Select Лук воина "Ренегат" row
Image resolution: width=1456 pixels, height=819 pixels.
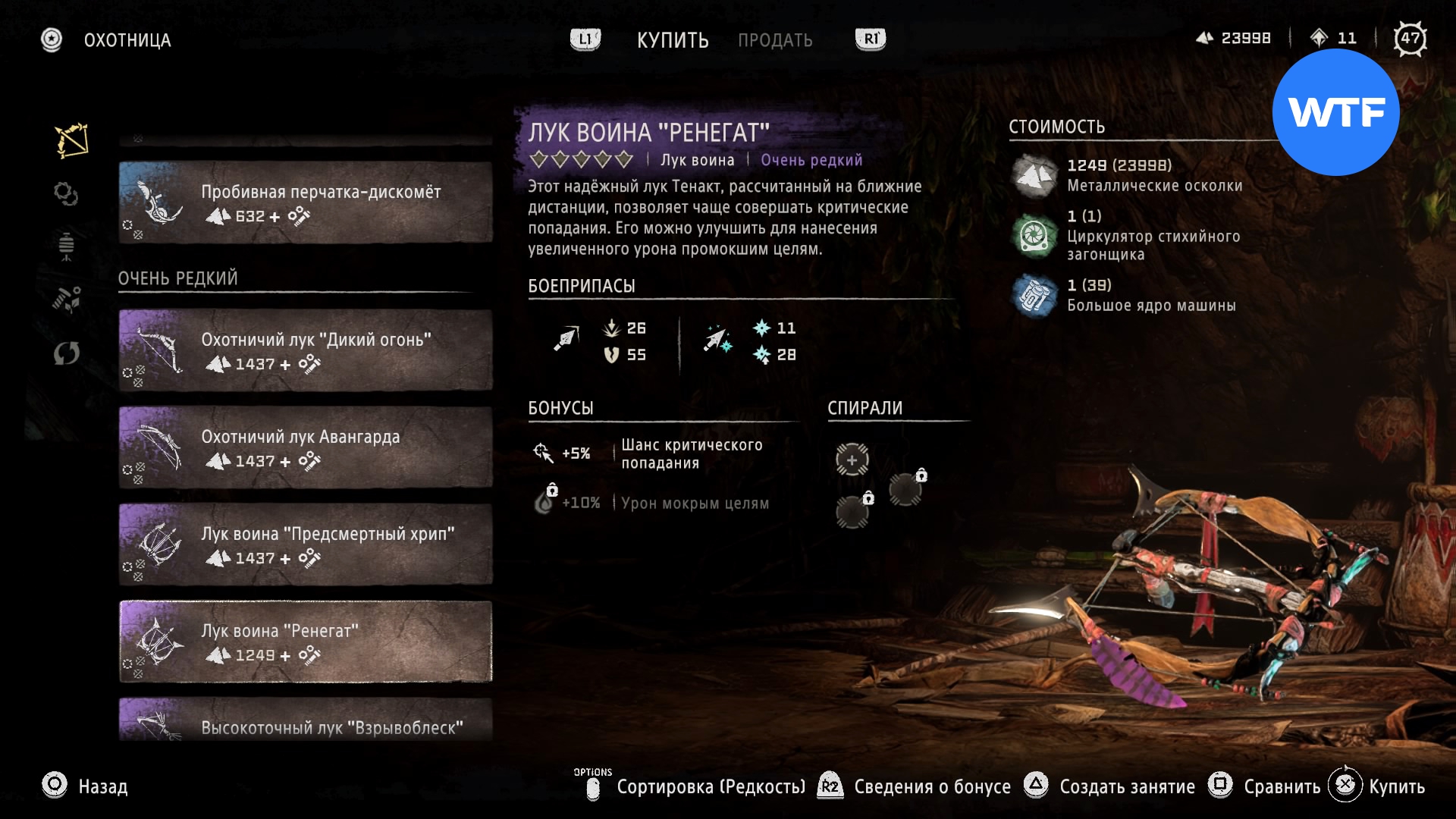pyautogui.click(x=306, y=642)
